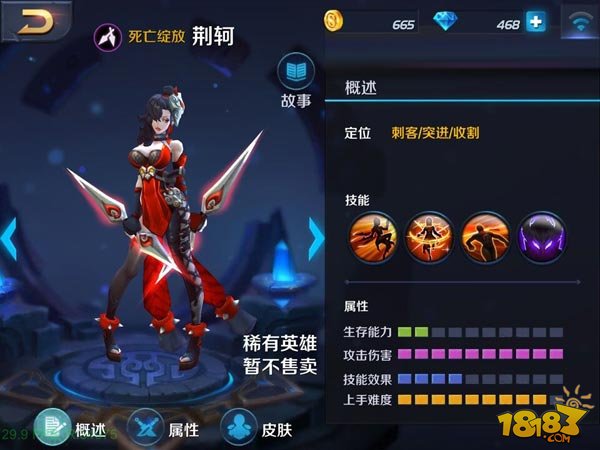Select the first fiery running skill icon

tap(373, 240)
